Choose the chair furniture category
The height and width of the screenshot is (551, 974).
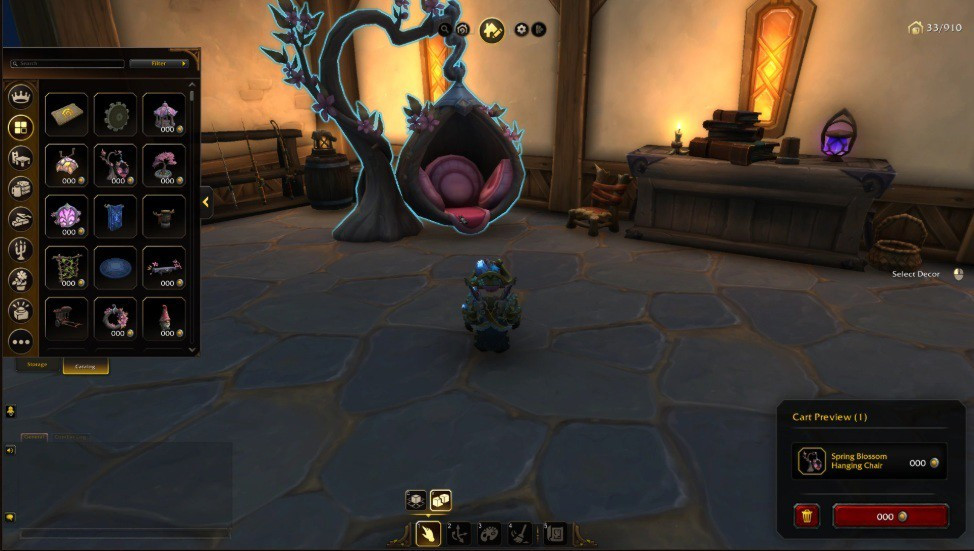(20, 158)
